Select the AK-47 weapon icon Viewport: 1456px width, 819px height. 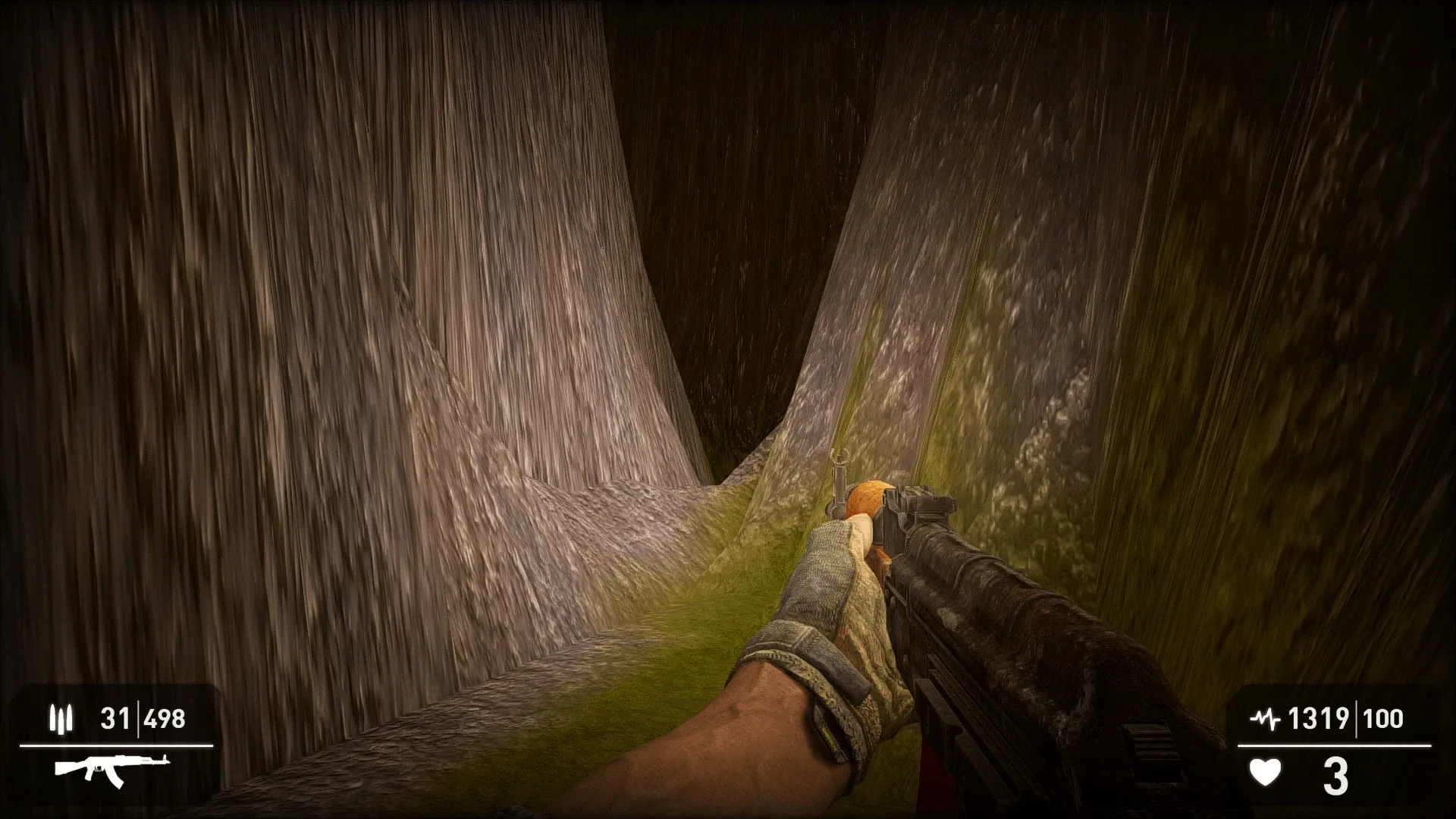point(112,770)
